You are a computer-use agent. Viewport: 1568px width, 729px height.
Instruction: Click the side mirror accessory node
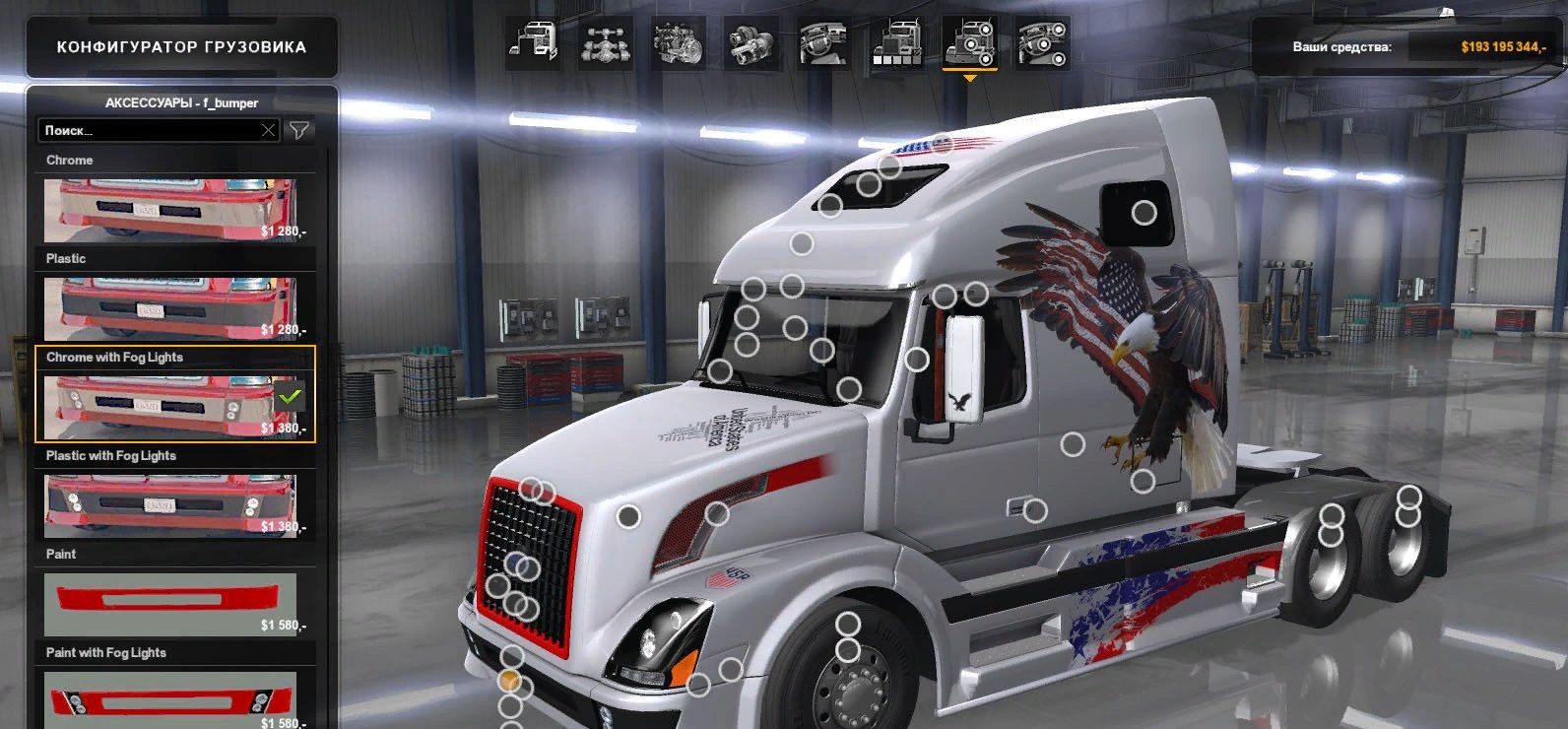917,360
